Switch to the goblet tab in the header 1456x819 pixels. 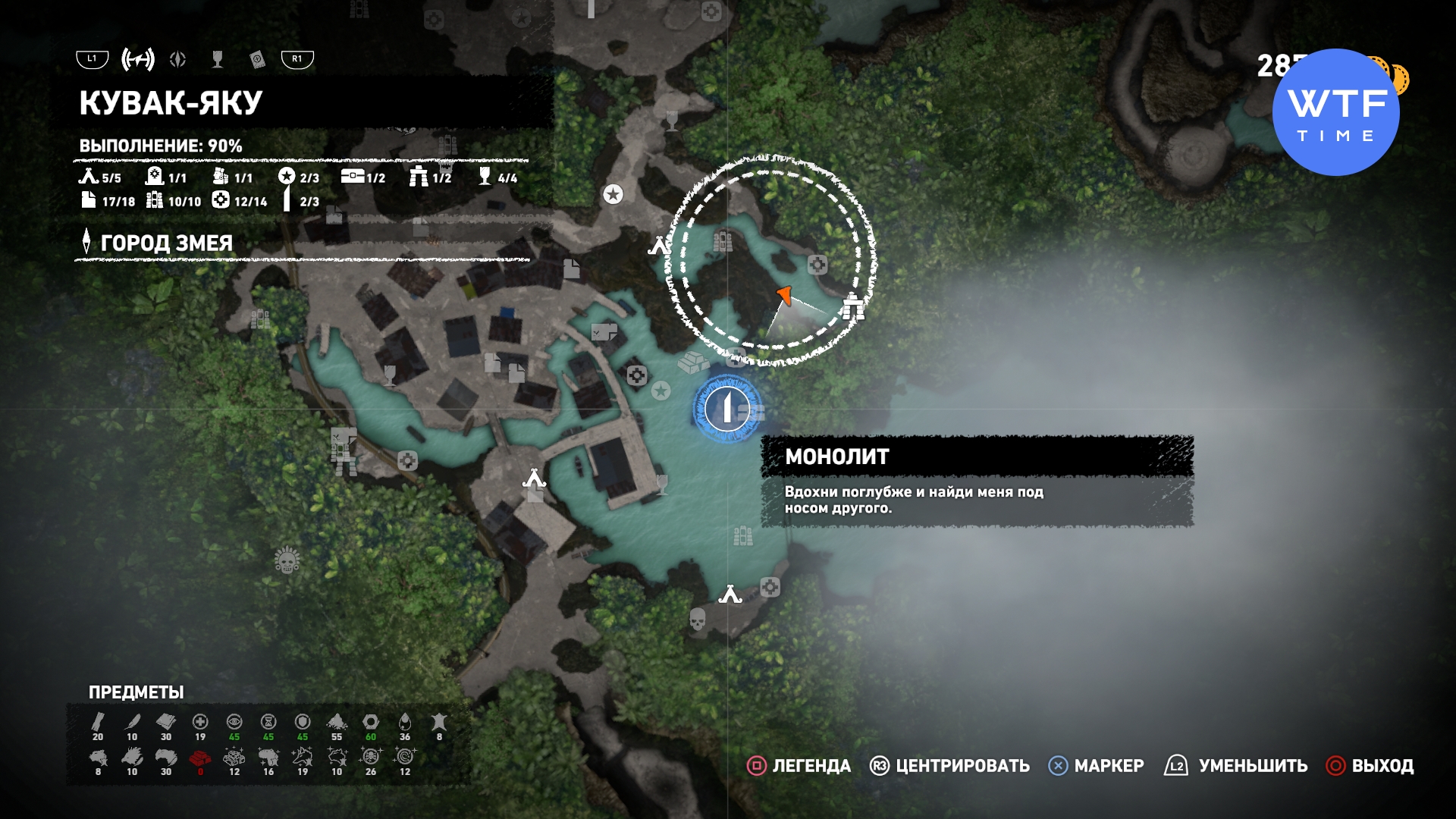(x=218, y=59)
